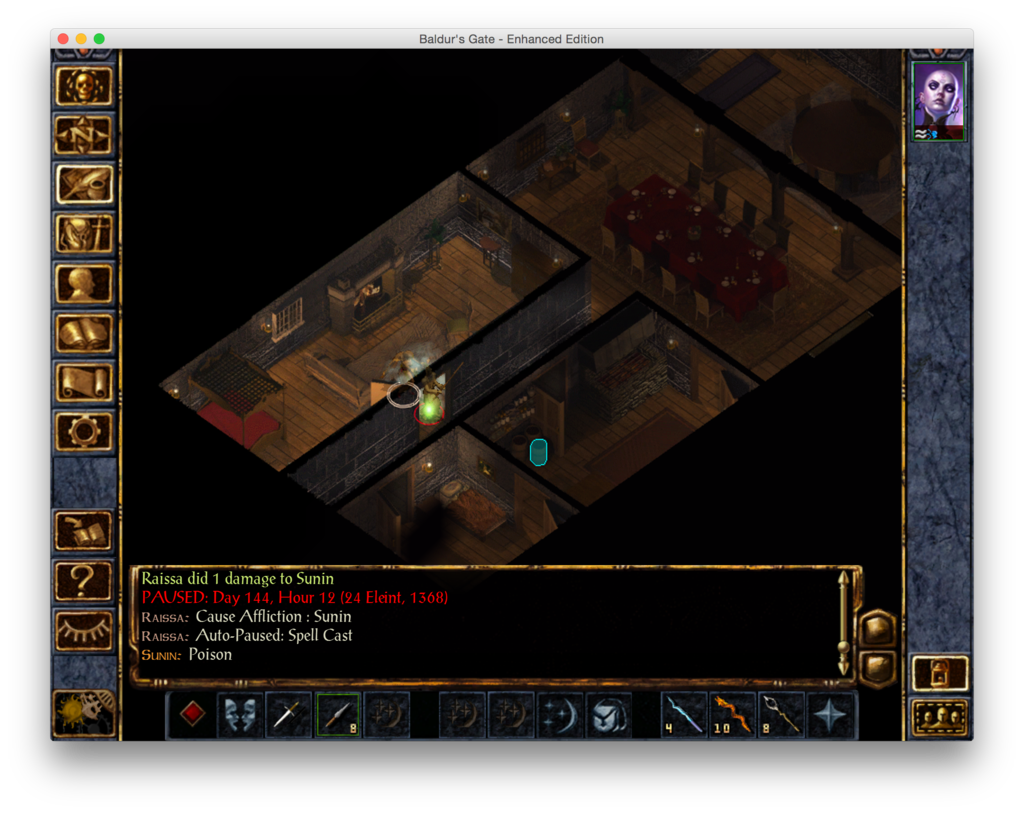Image resolution: width=1024 pixels, height=813 pixels.
Task: Select all party members with the three-helmets button
Action: (940, 717)
